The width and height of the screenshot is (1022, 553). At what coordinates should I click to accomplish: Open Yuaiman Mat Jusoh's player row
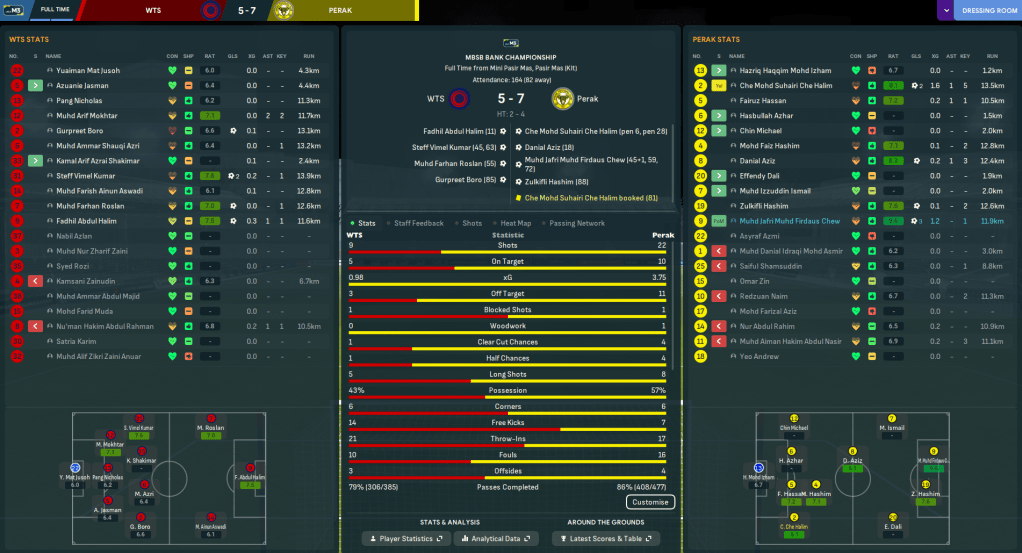(x=88, y=71)
